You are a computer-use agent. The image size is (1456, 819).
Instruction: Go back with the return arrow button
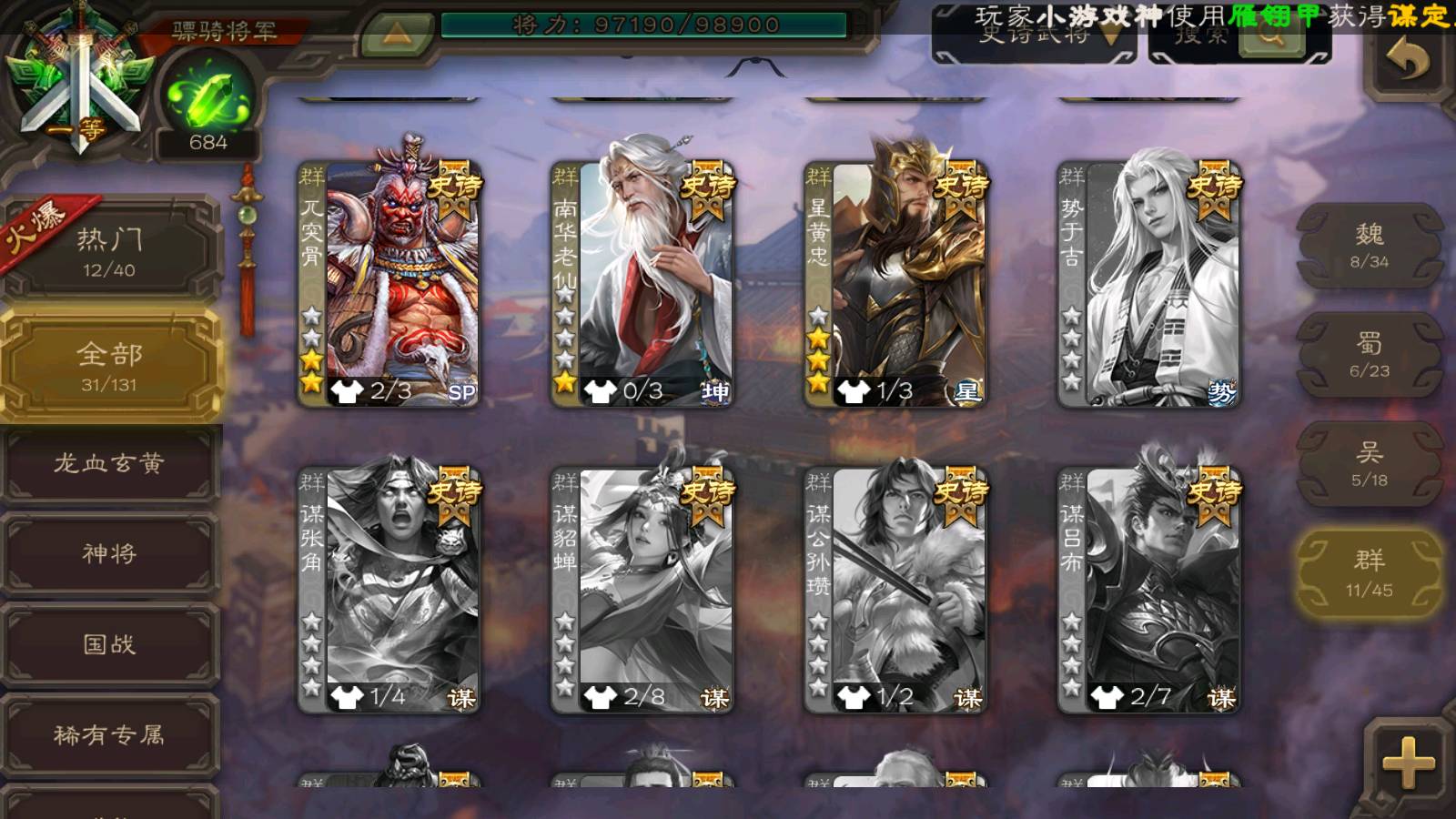1408,62
